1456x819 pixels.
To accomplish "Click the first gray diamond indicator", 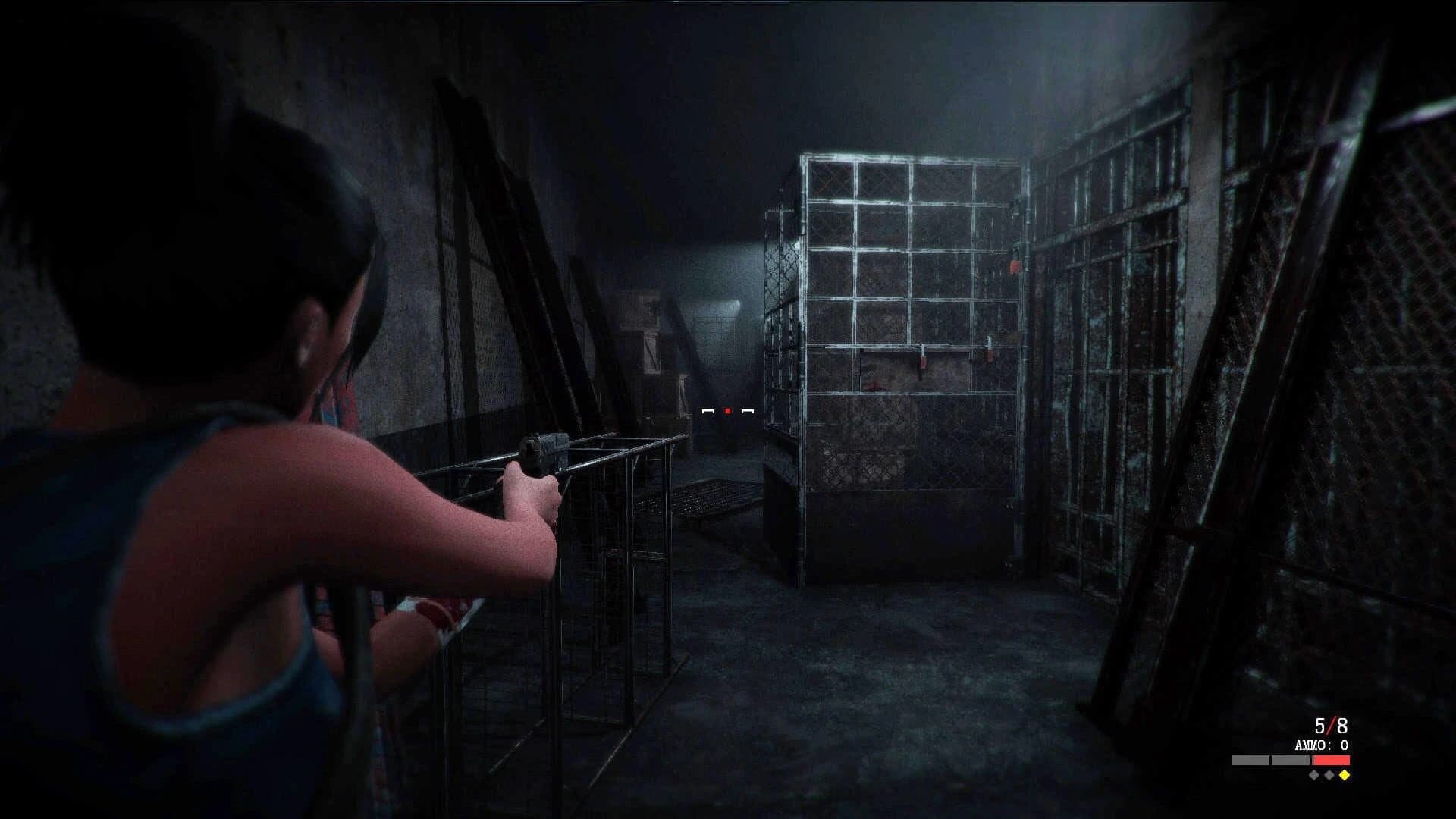I will point(1313,776).
